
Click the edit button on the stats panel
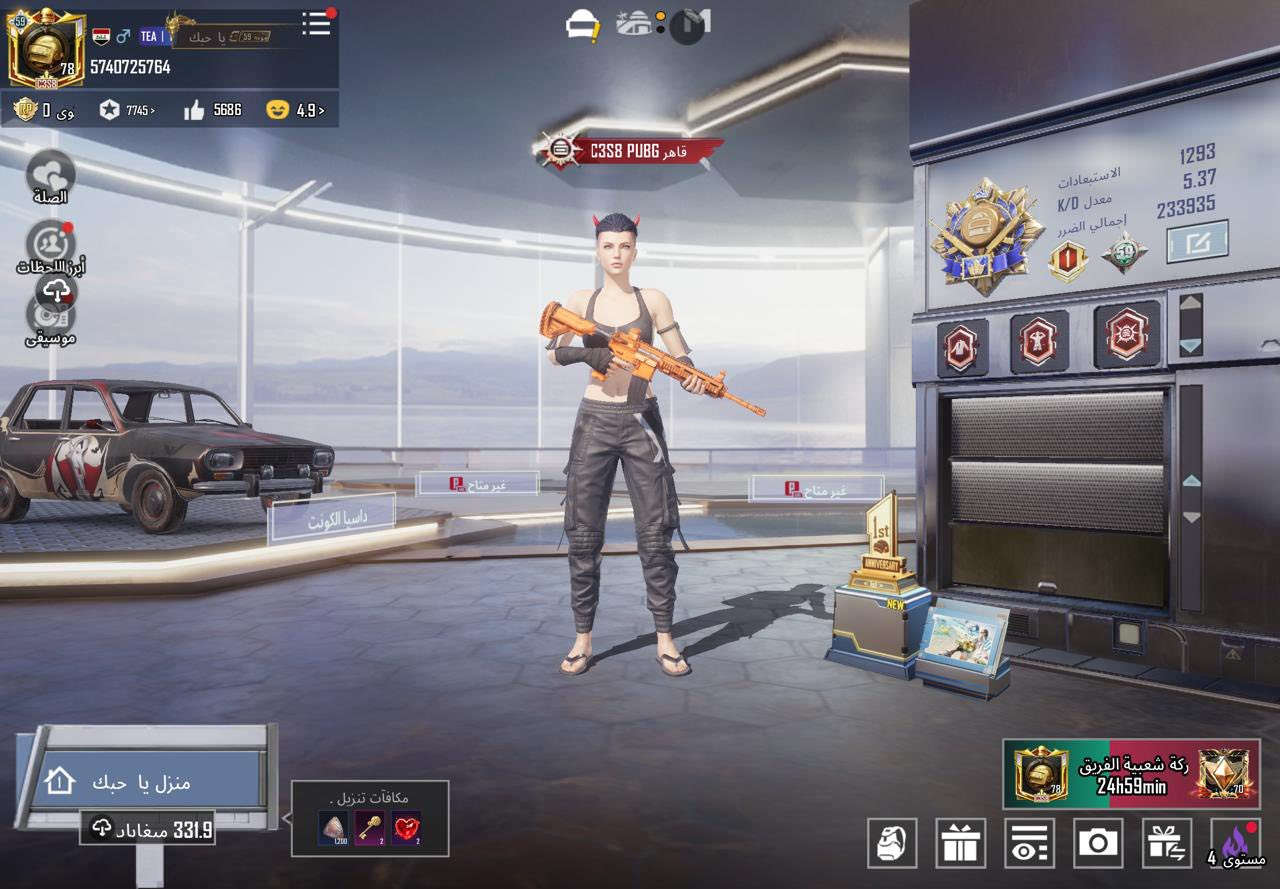click(1197, 241)
